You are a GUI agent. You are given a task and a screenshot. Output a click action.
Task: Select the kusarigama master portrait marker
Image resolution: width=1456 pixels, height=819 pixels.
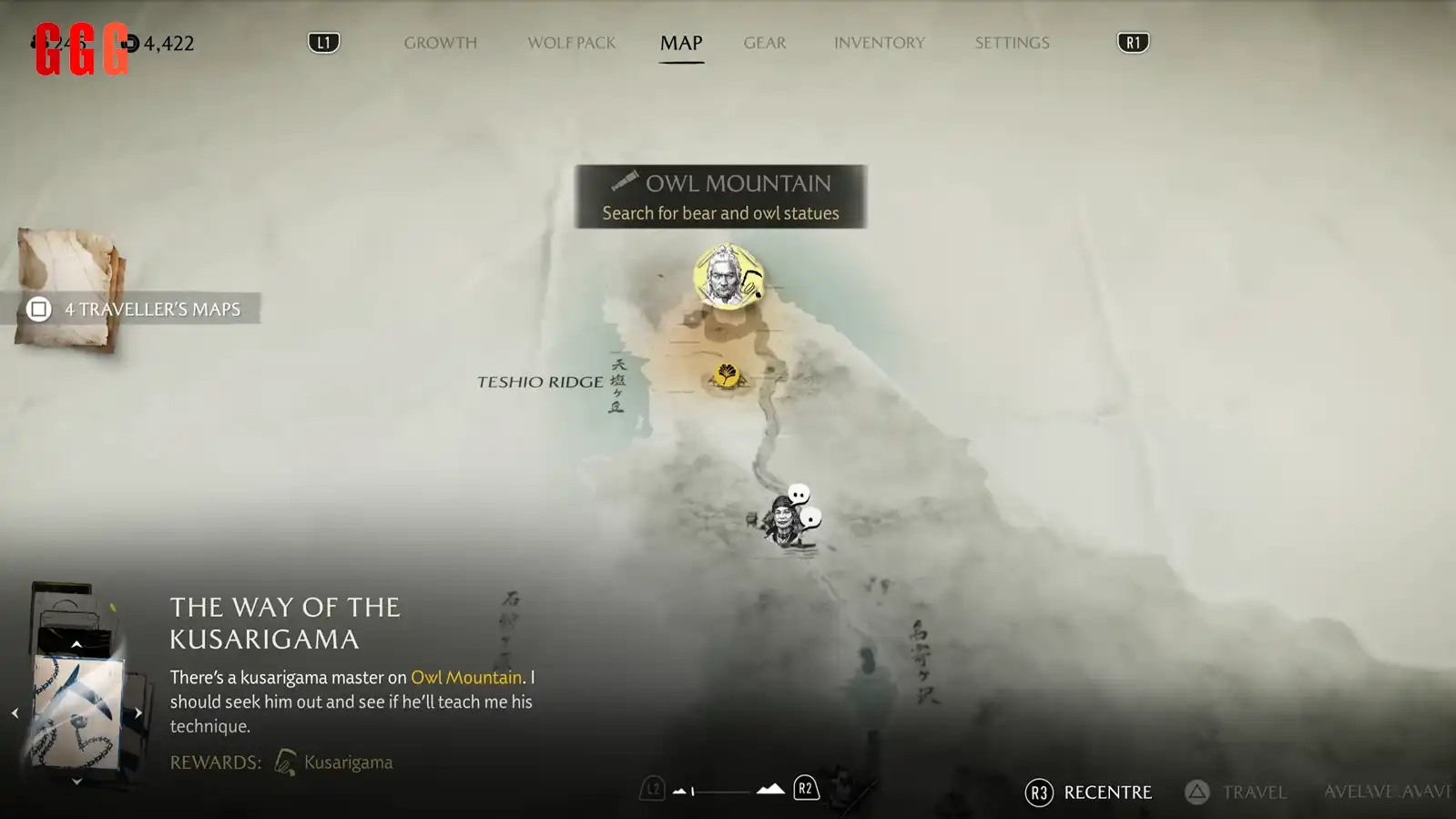point(728,277)
